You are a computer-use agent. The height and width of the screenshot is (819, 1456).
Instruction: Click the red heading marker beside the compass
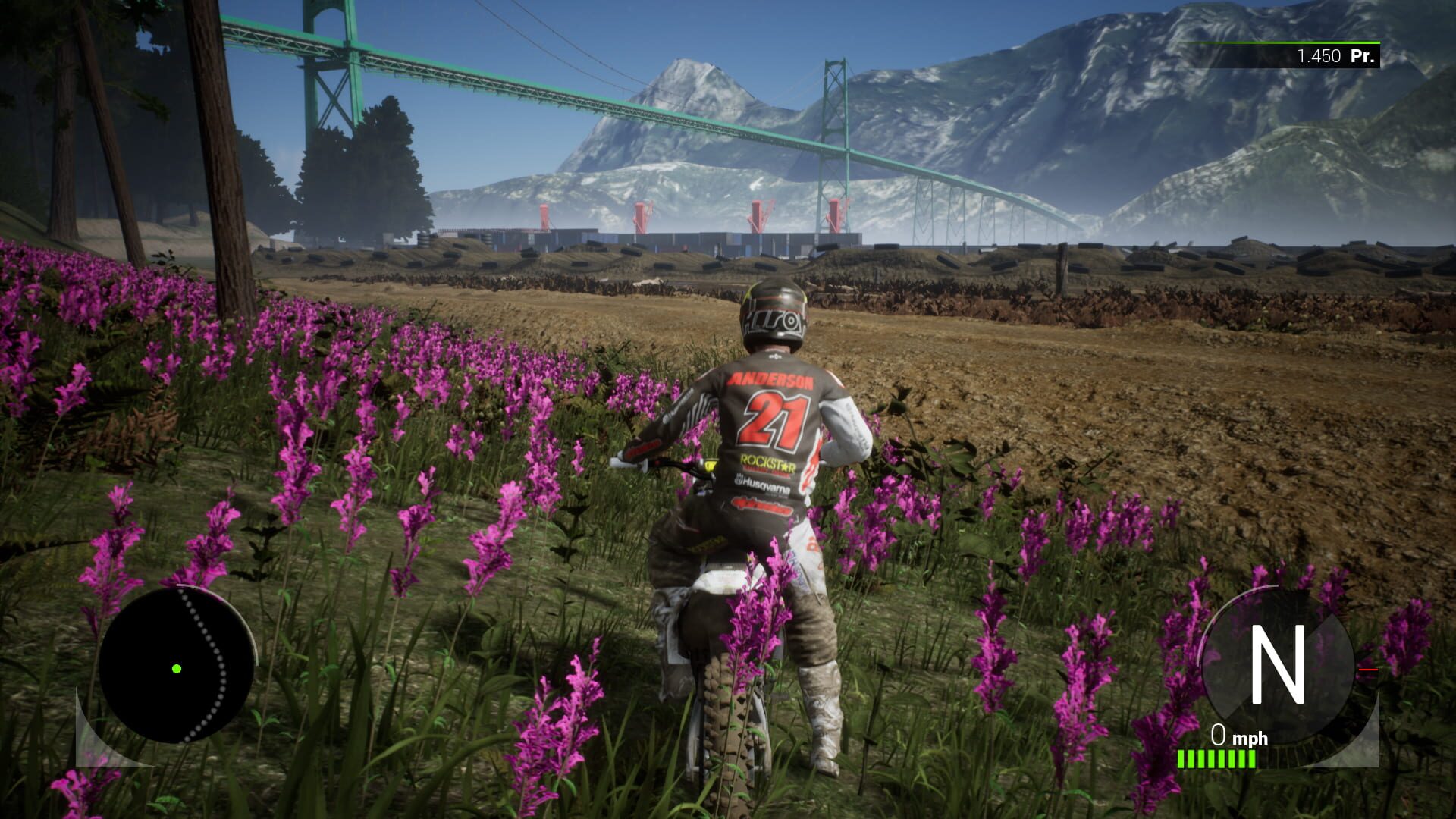(x=1369, y=670)
